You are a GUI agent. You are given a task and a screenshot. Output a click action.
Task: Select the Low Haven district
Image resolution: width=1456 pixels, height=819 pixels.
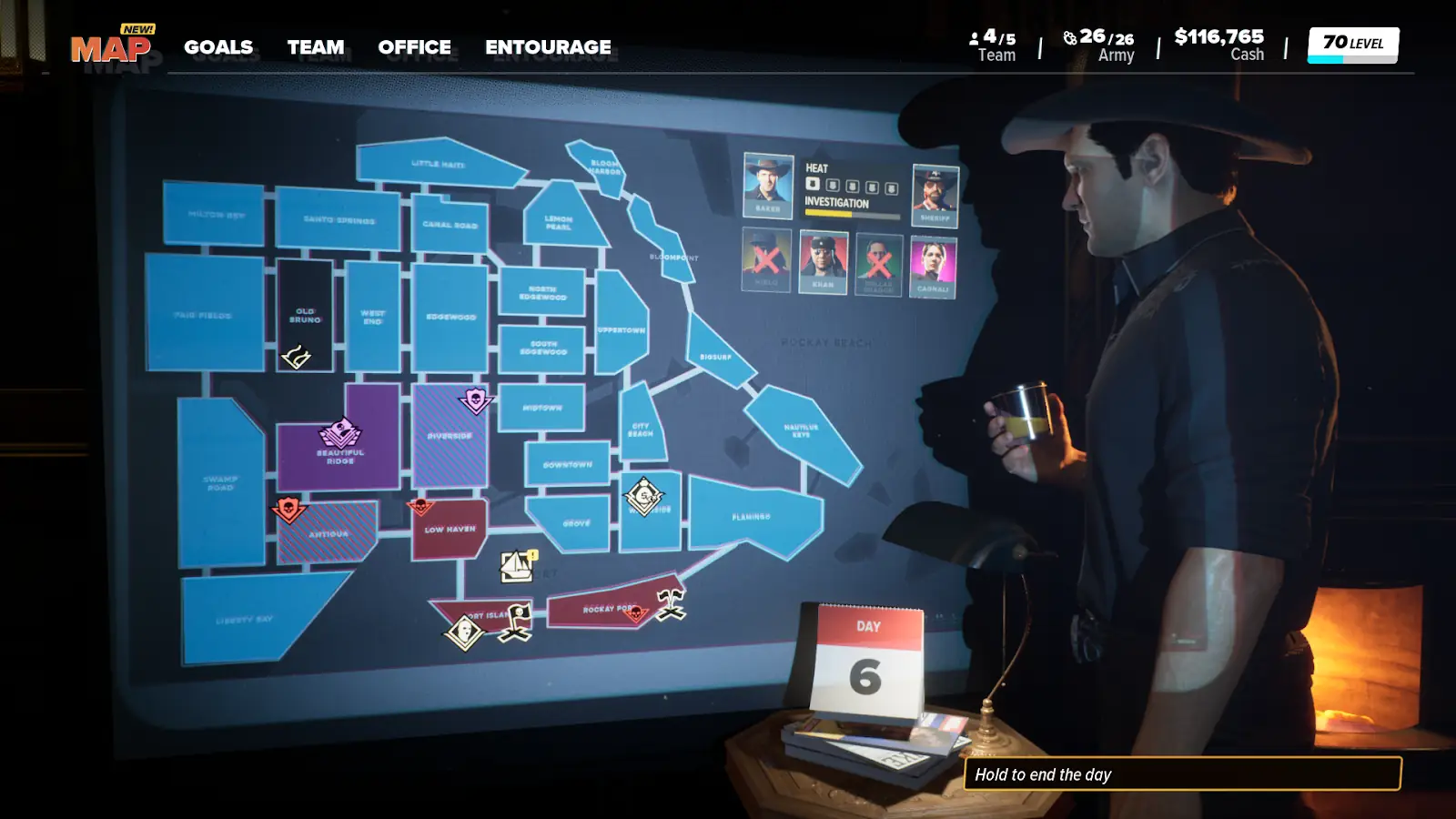(450, 531)
